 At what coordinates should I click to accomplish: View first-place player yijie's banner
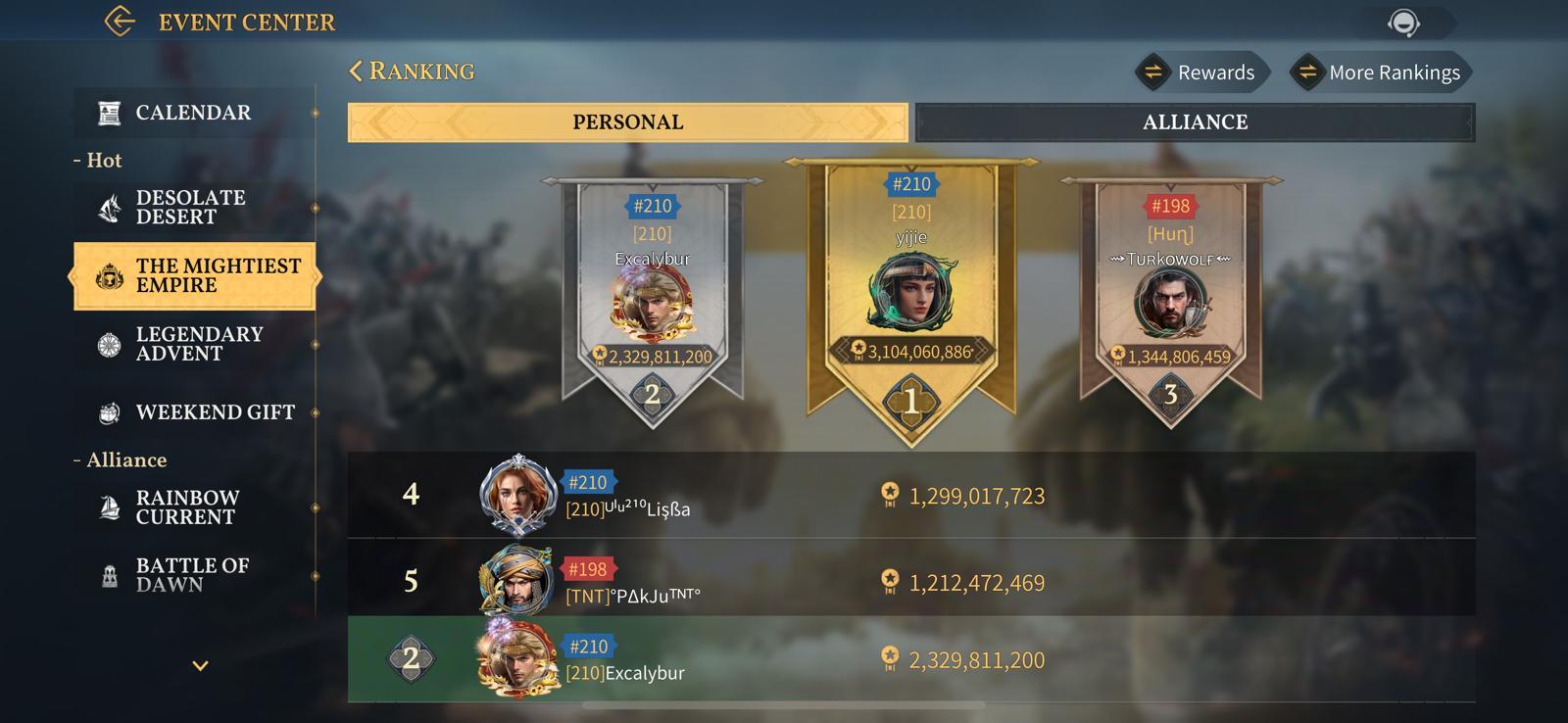coord(911,294)
